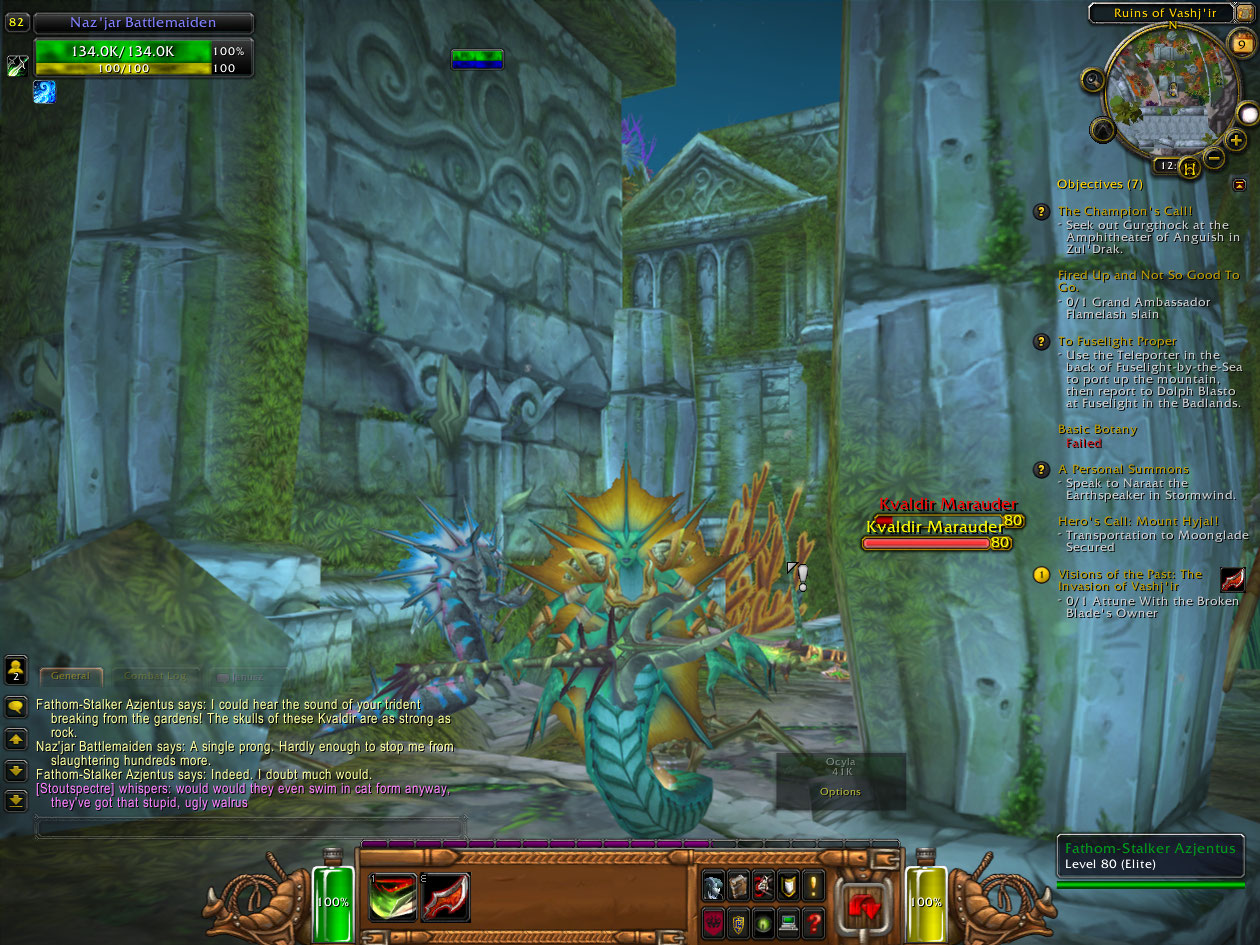1260x945 pixels.
Task: Collapse the Objectives tracker
Action: (x=1240, y=184)
